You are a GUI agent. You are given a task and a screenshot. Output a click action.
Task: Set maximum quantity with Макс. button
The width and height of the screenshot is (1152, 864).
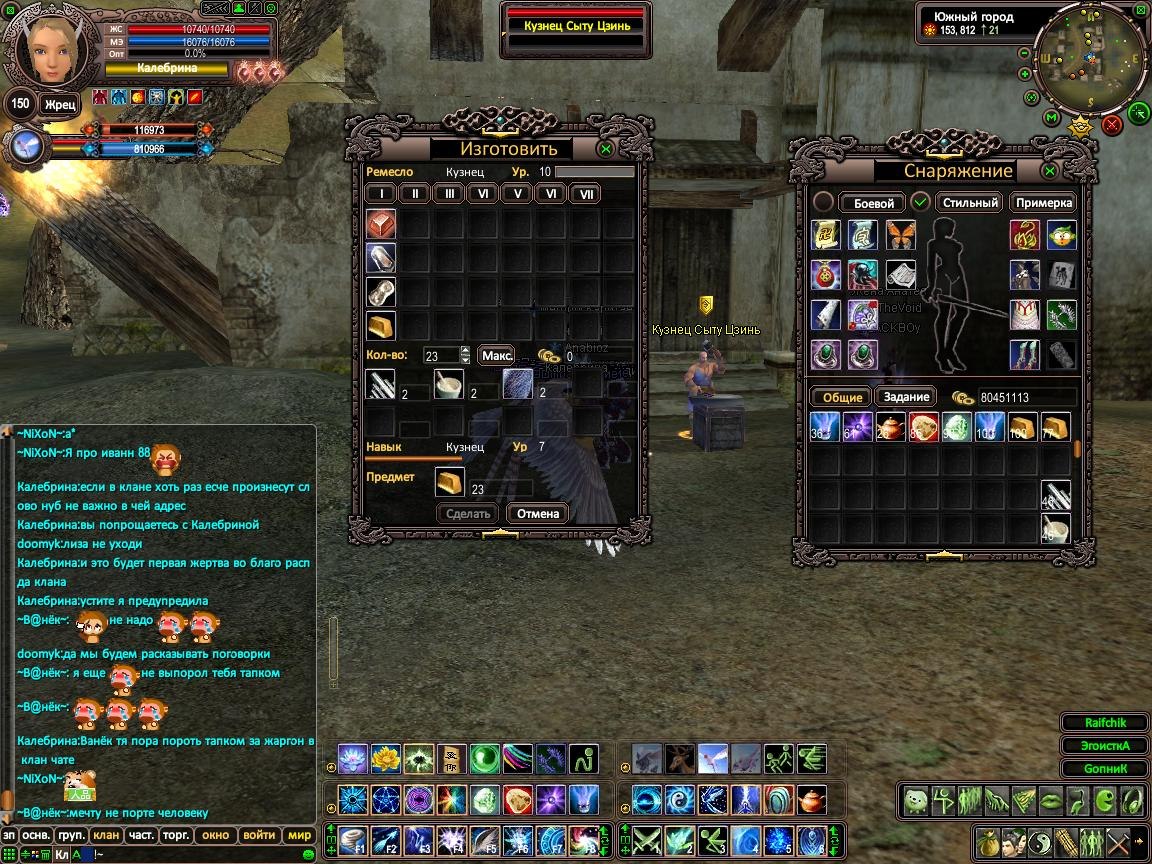(x=496, y=355)
